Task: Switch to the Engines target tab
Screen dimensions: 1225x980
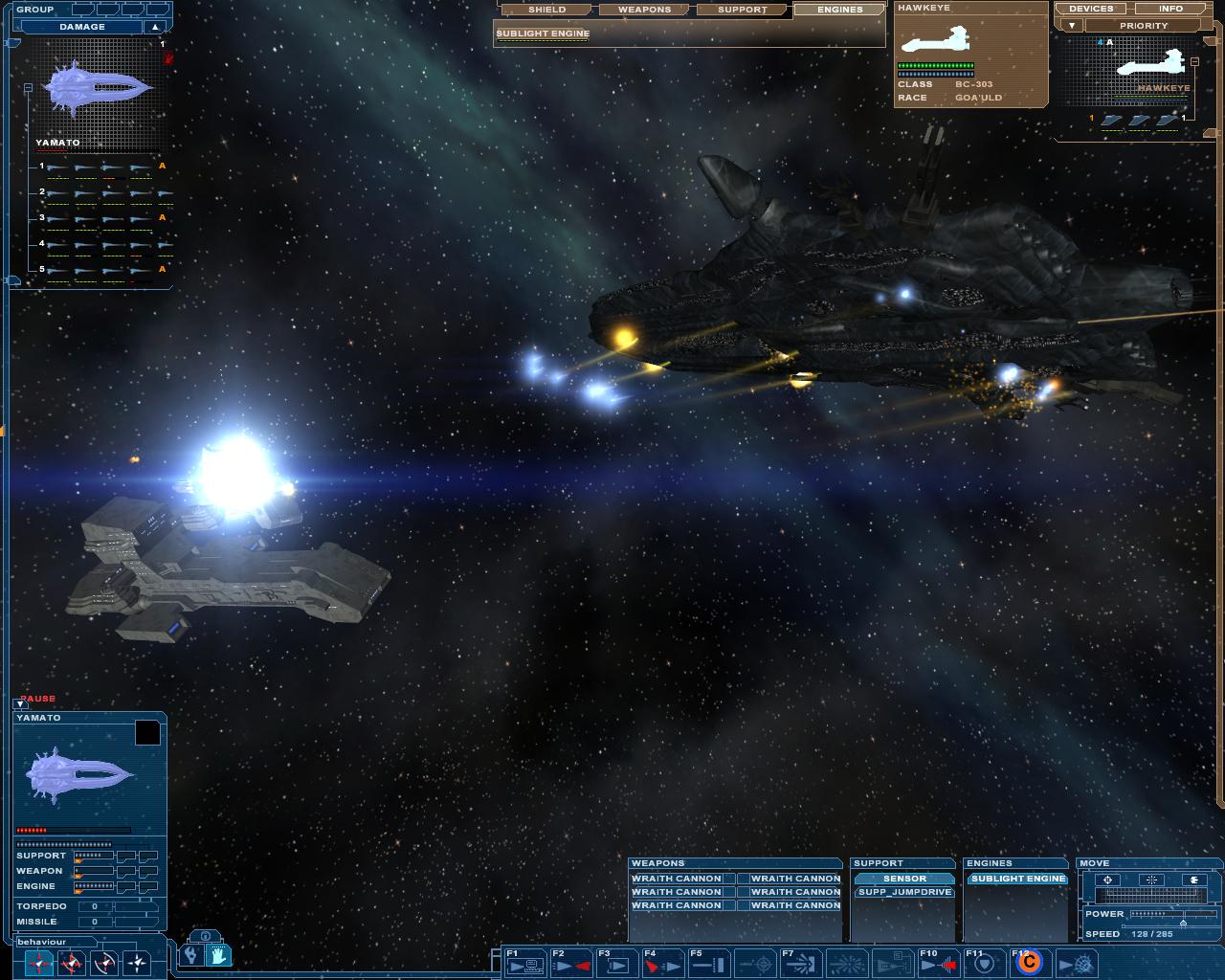Action: tap(840, 10)
